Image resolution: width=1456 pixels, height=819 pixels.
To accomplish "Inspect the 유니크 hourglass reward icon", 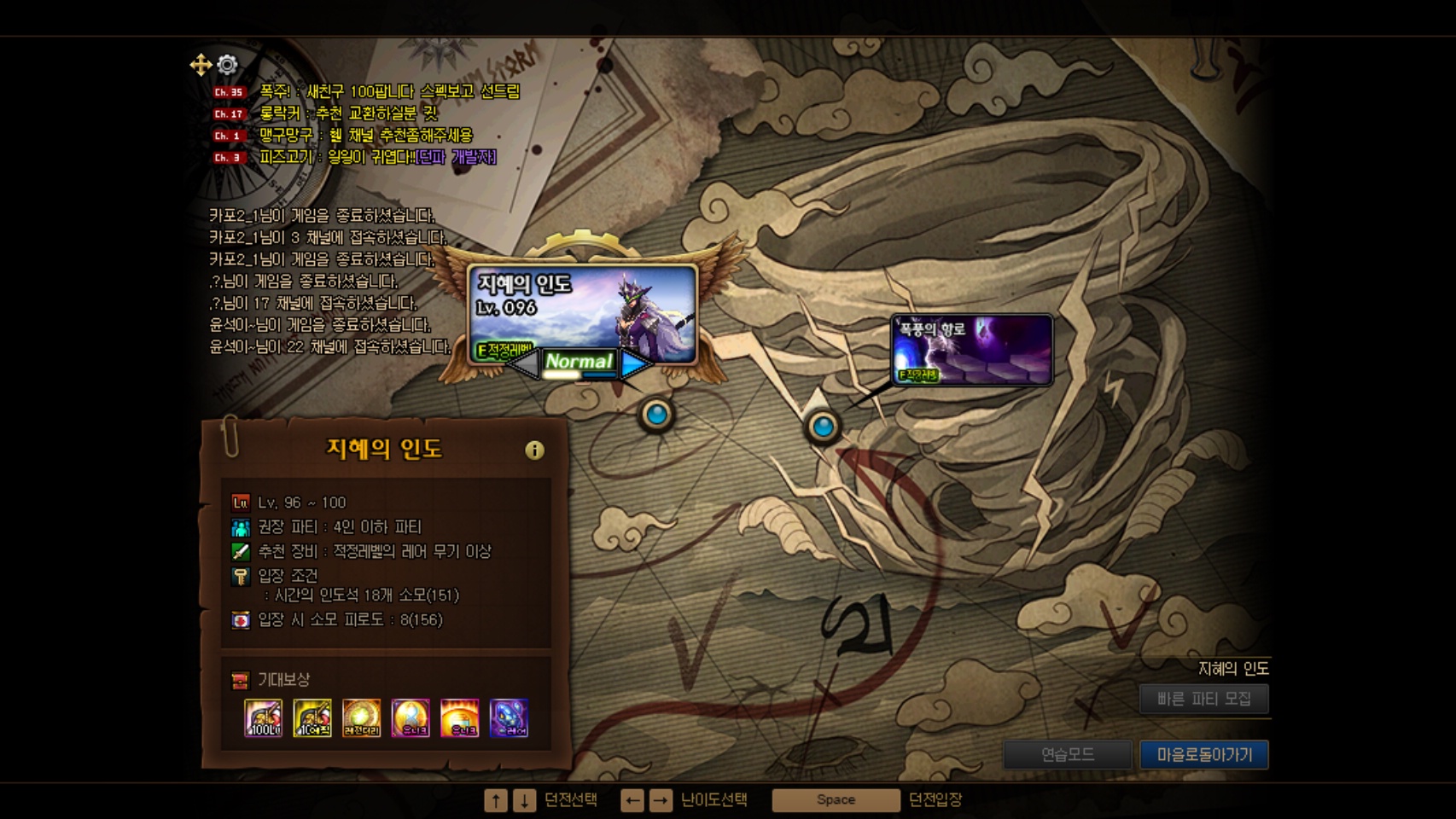I will 411,718.
